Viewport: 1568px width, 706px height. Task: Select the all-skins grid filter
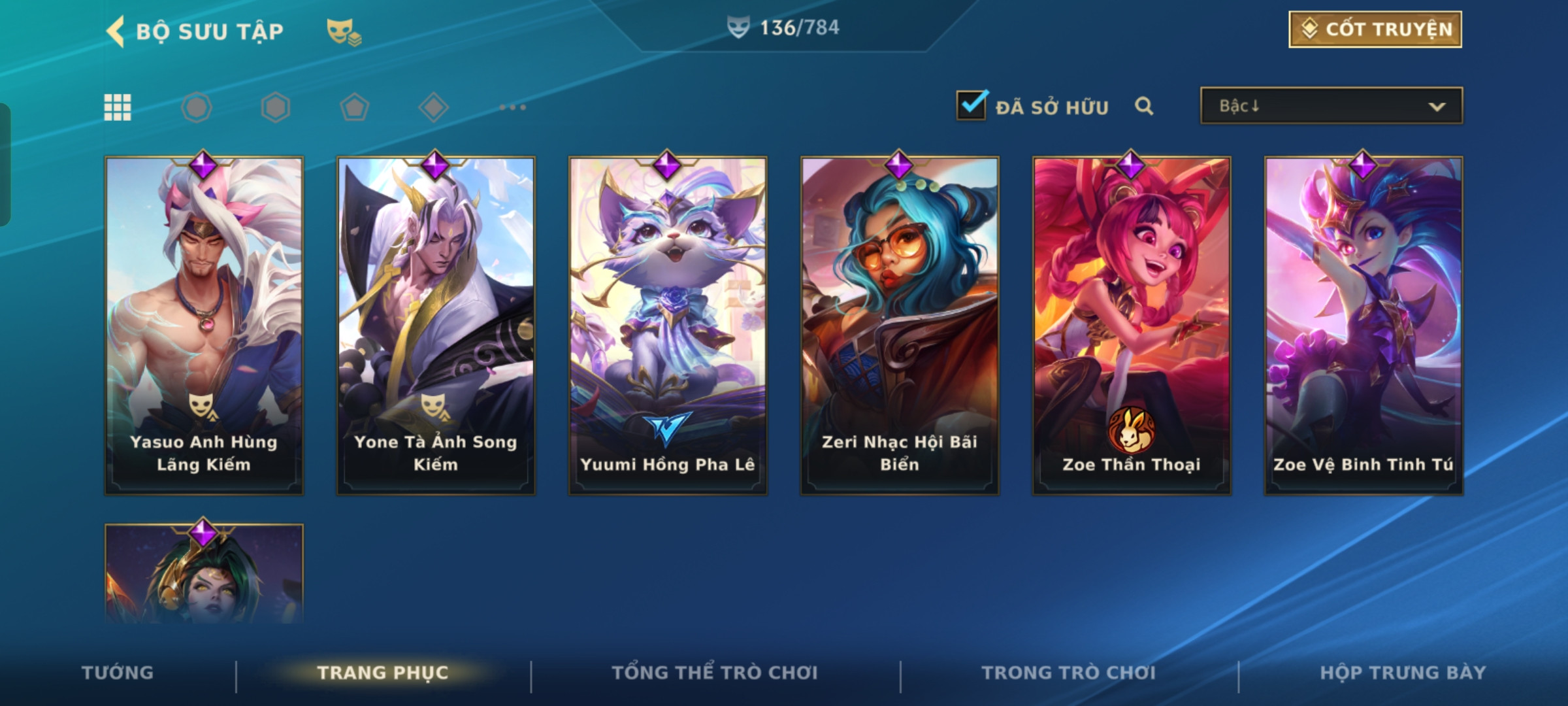tap(118, 107)
